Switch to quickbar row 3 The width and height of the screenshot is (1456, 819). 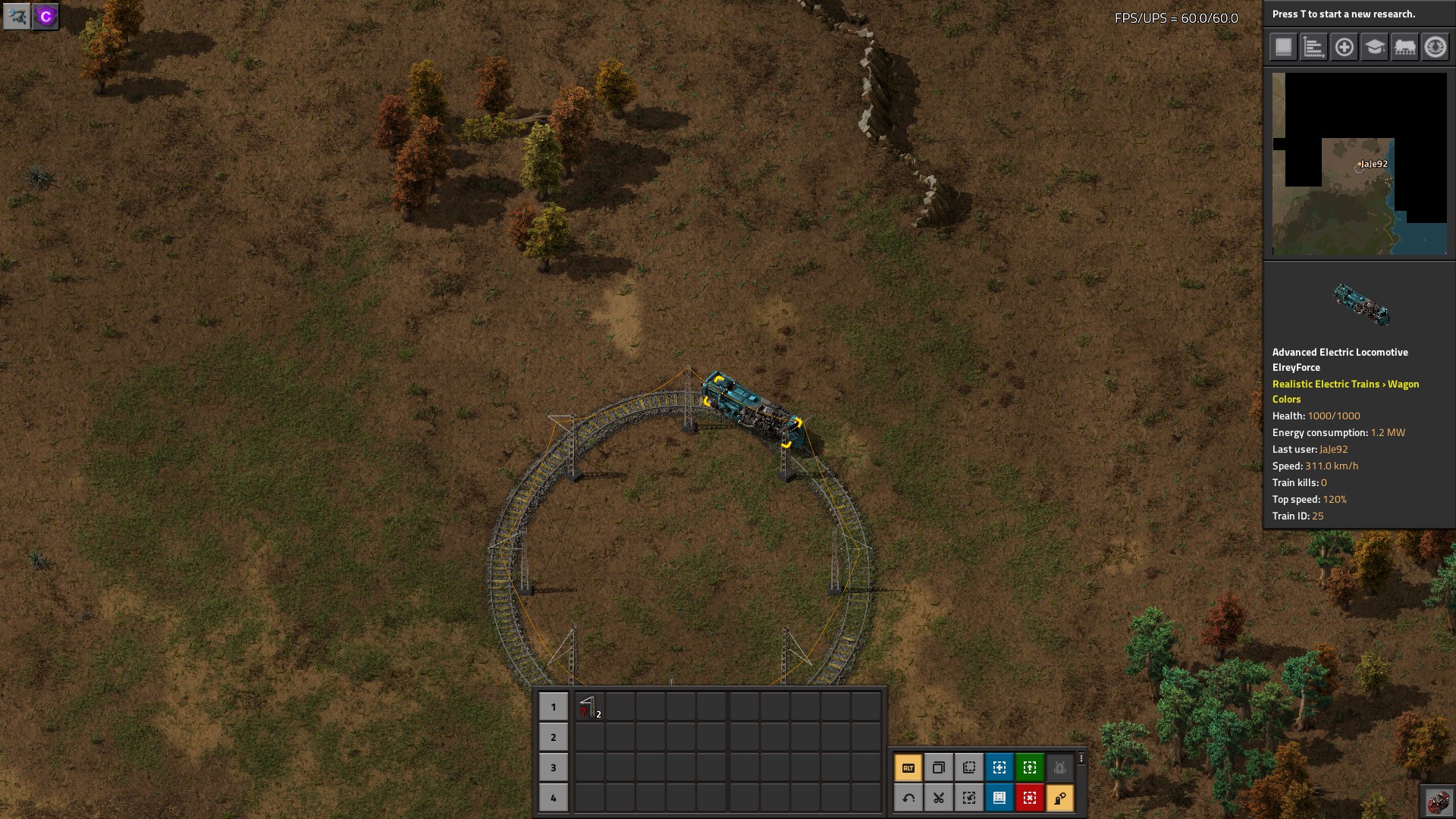(x=553, y=767)
